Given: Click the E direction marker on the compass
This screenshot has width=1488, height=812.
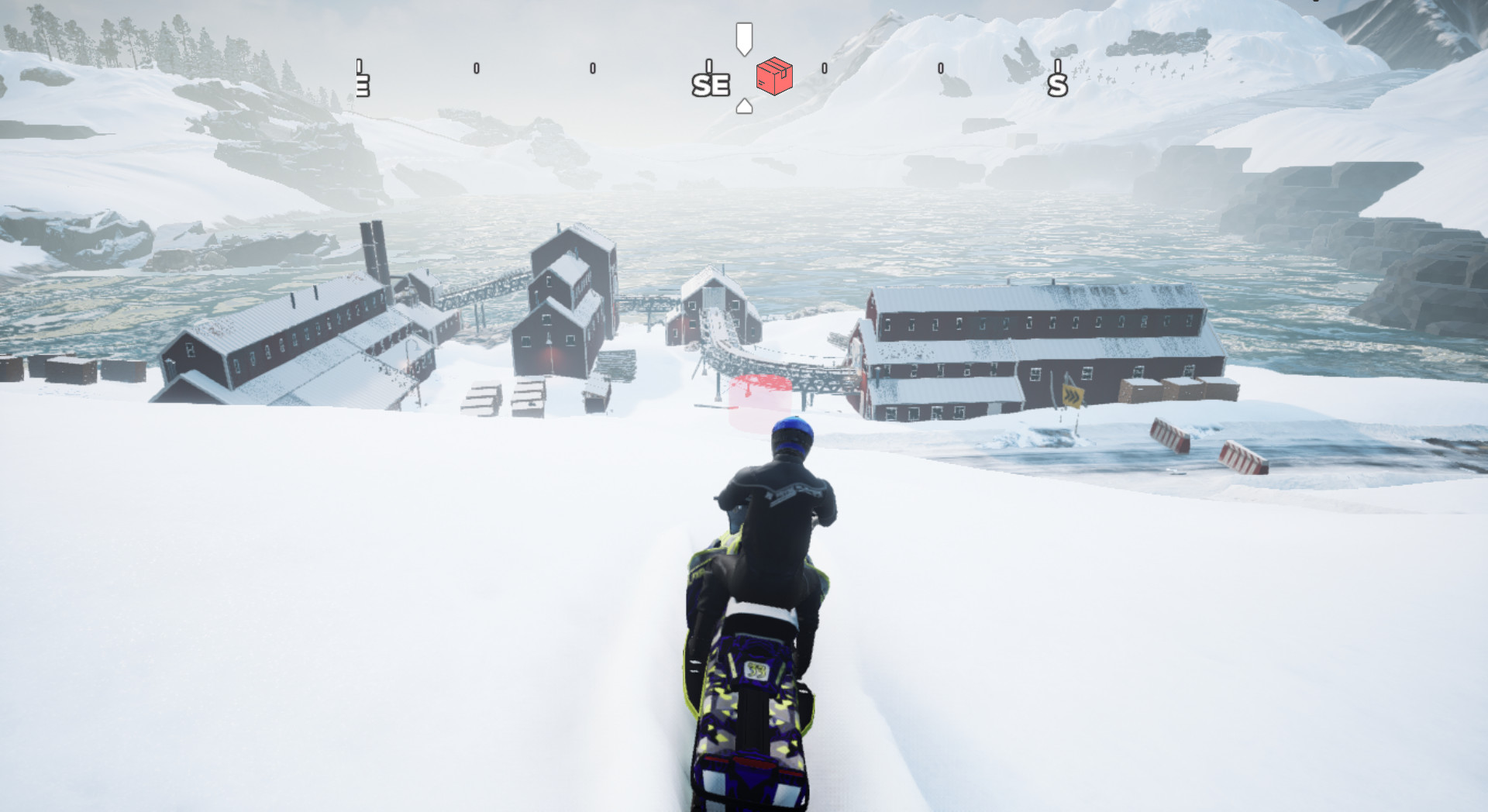Looking at the screenshot, I should pos(362,84).
